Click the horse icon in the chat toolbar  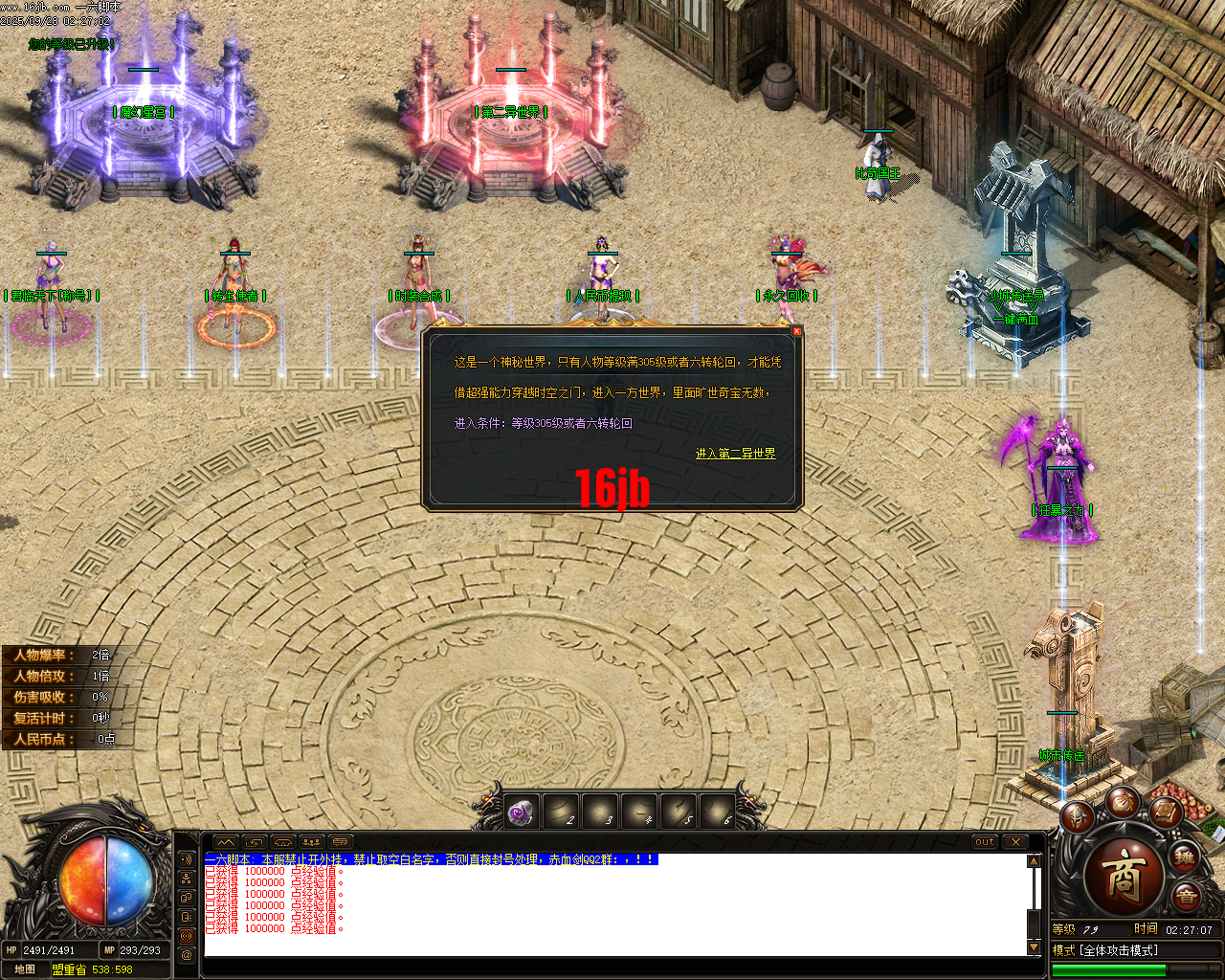(x=281, y=841)
